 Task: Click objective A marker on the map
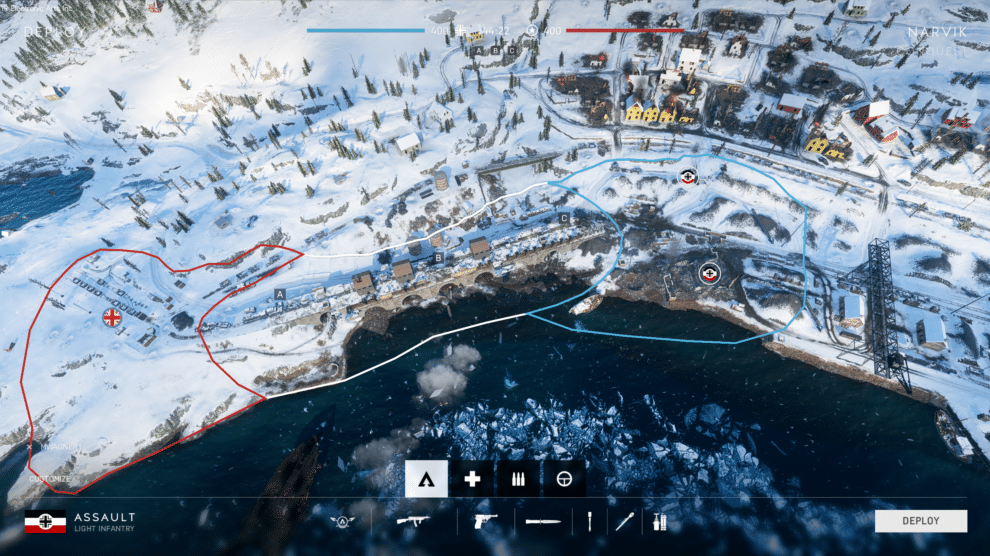(280, 293)
